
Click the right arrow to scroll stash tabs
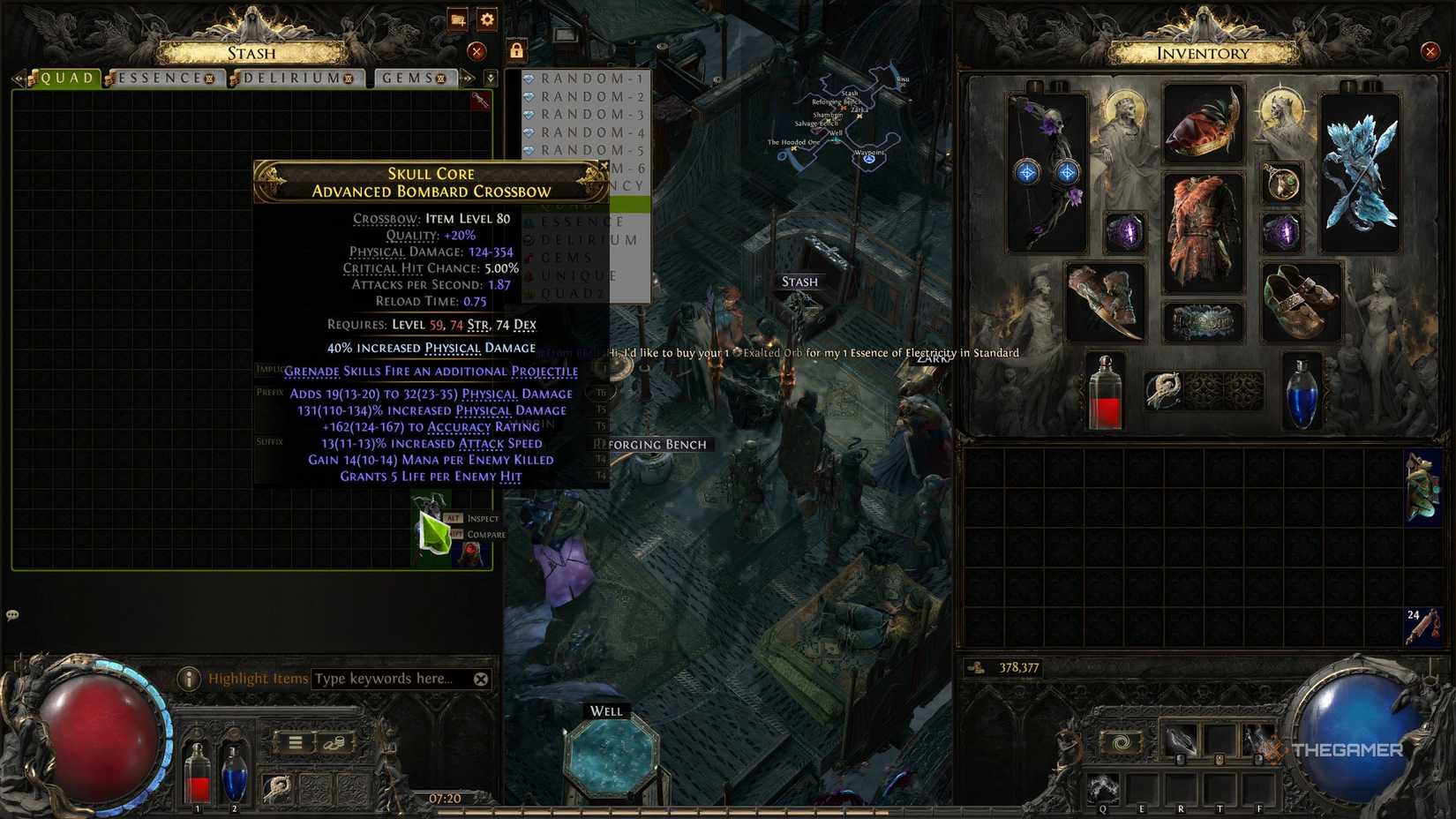tap(468, 78)
